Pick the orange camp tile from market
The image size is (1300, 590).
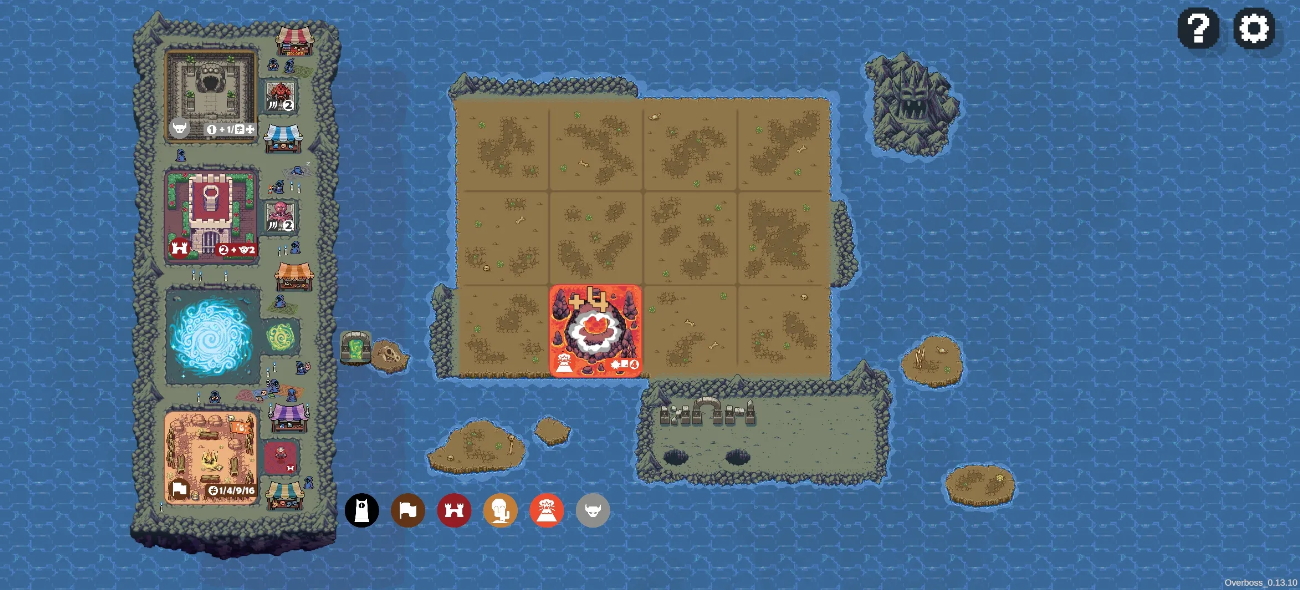pyautogui.click(x=212, y=457)
